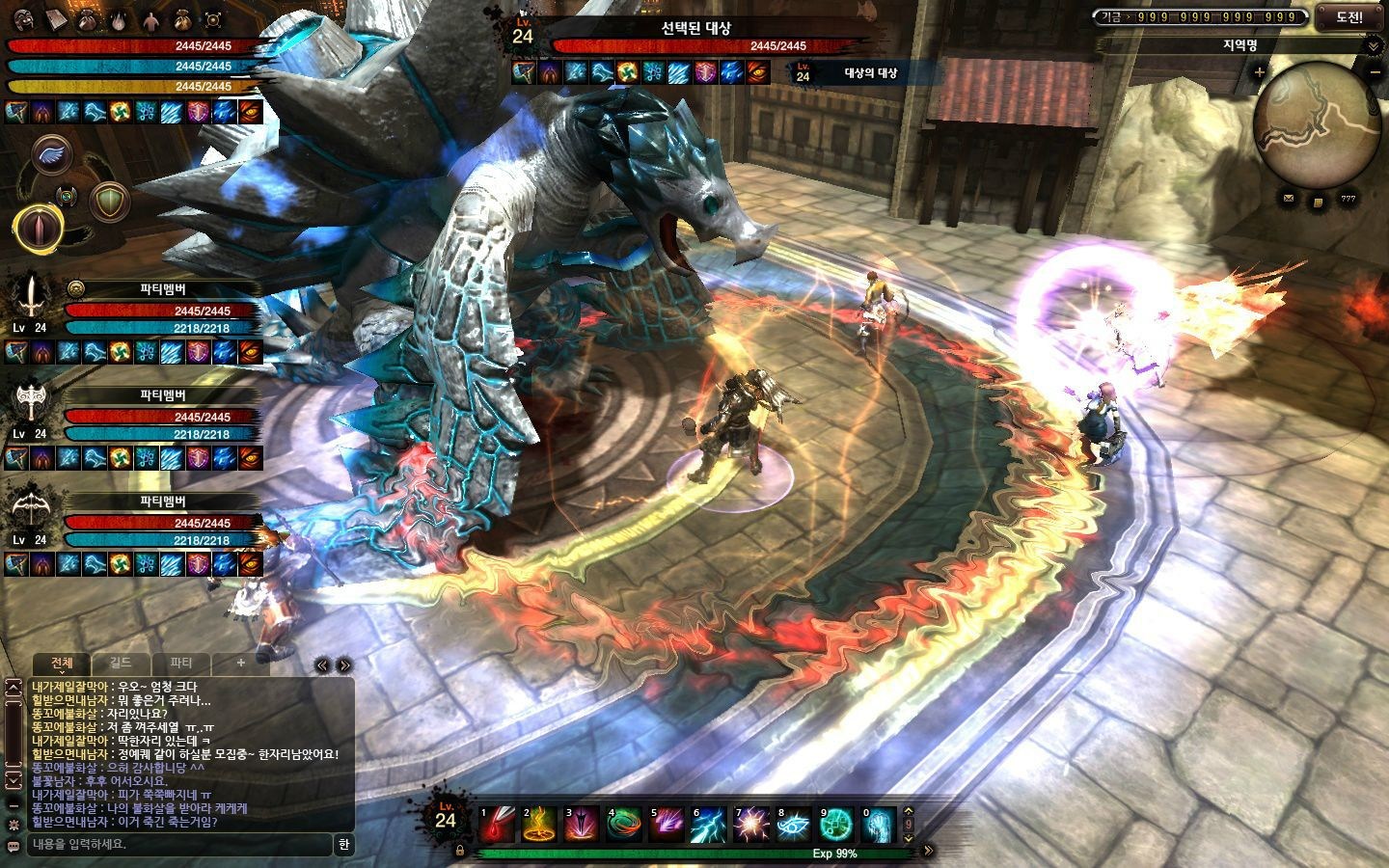Select the green shield stance button
This screenshot has height=868, width=1389.
(109, 202)
